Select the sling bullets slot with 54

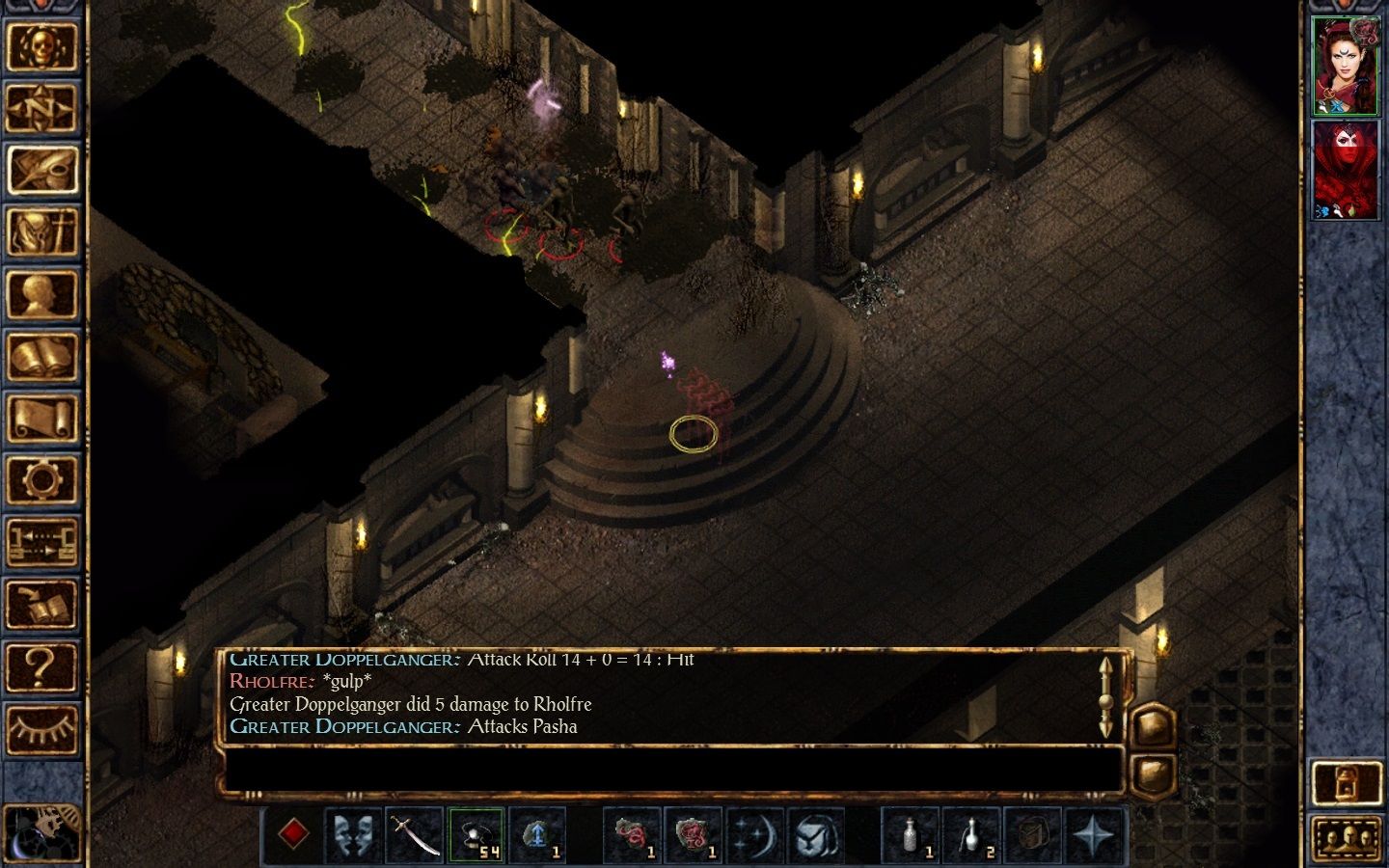click(x=476, y=833)
